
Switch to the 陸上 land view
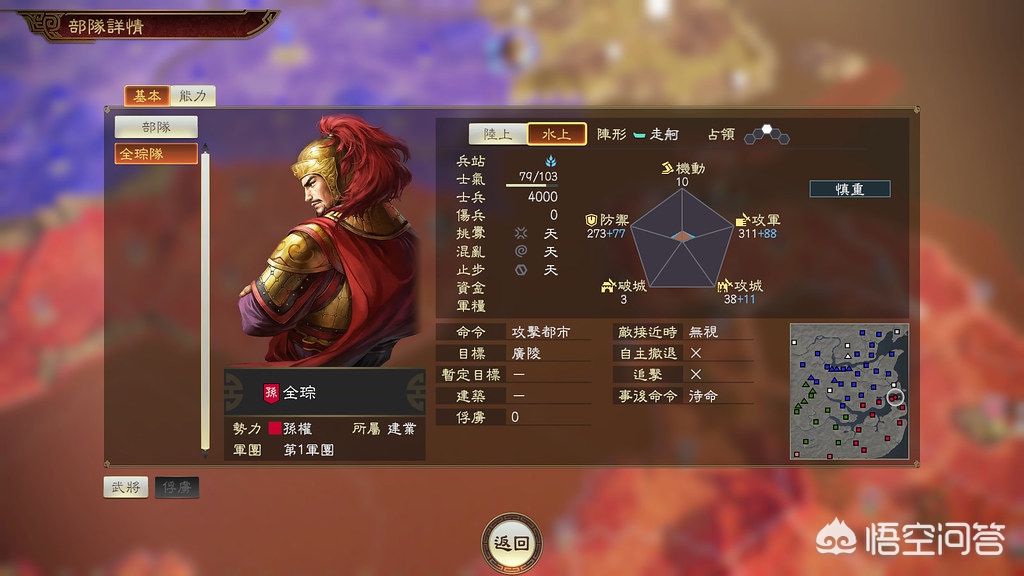pos(498,134)
